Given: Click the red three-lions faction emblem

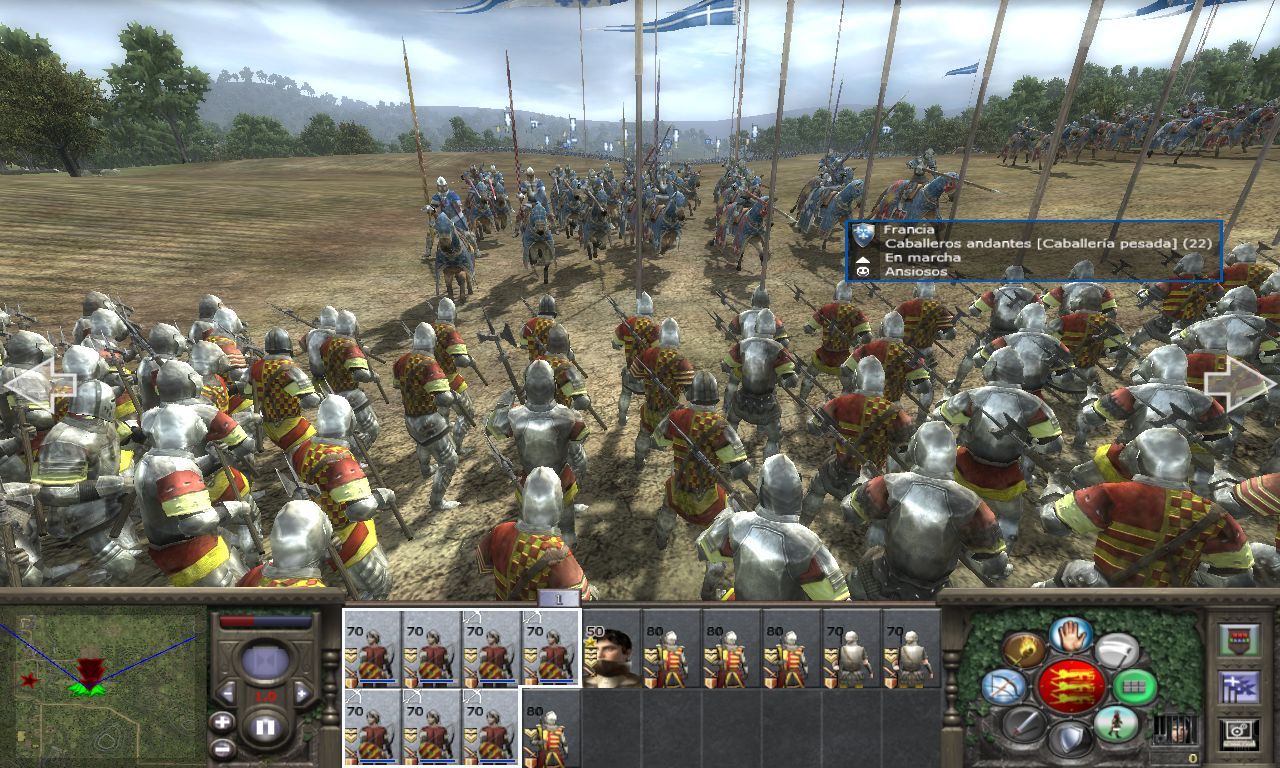Looking at the screenshot, I should [x=1070, y=686].
